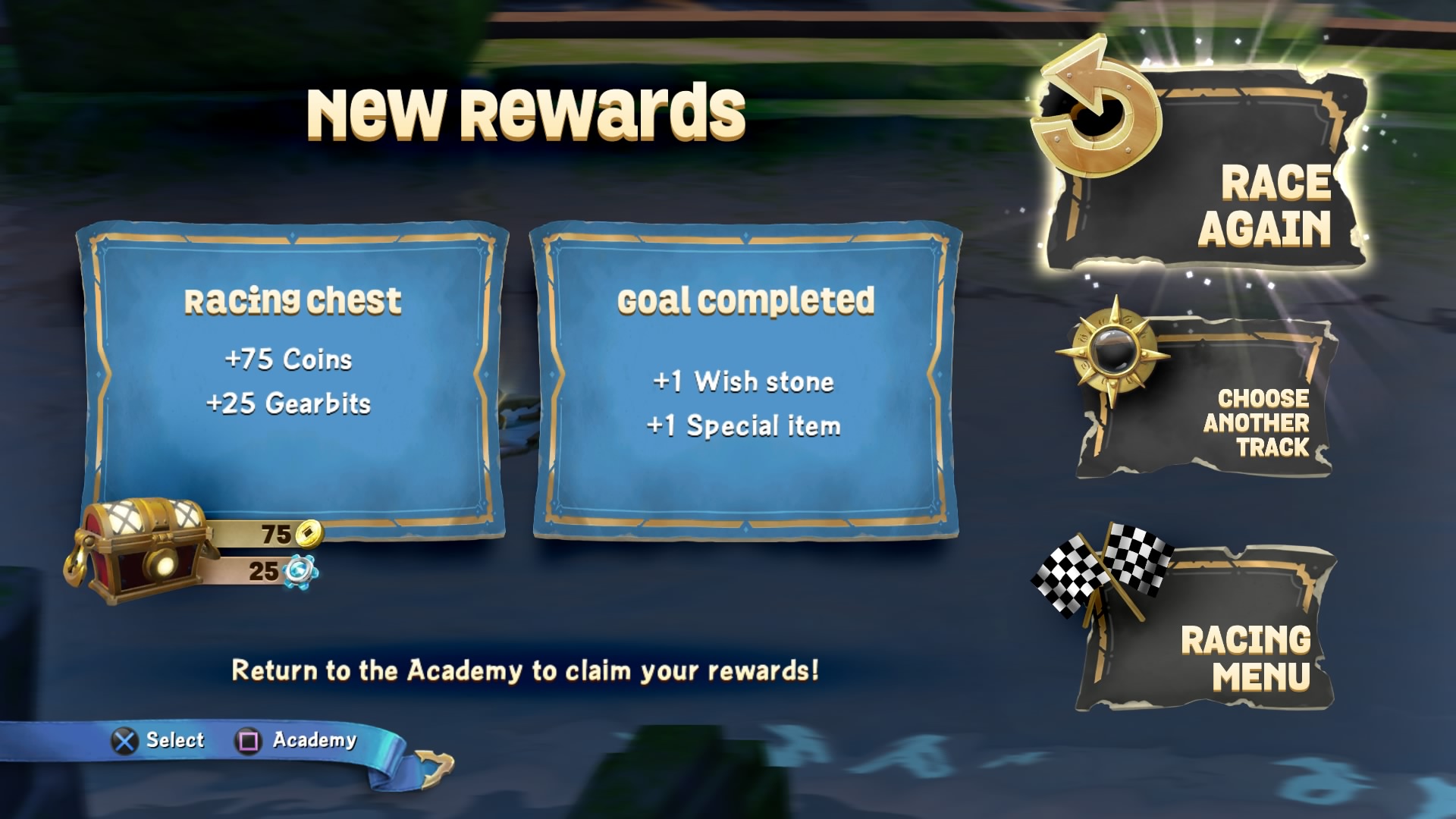This screenshot has height=819, width=1456.
Task: Click the Academy label in the bottom banner
Action: tap(313, 740)
